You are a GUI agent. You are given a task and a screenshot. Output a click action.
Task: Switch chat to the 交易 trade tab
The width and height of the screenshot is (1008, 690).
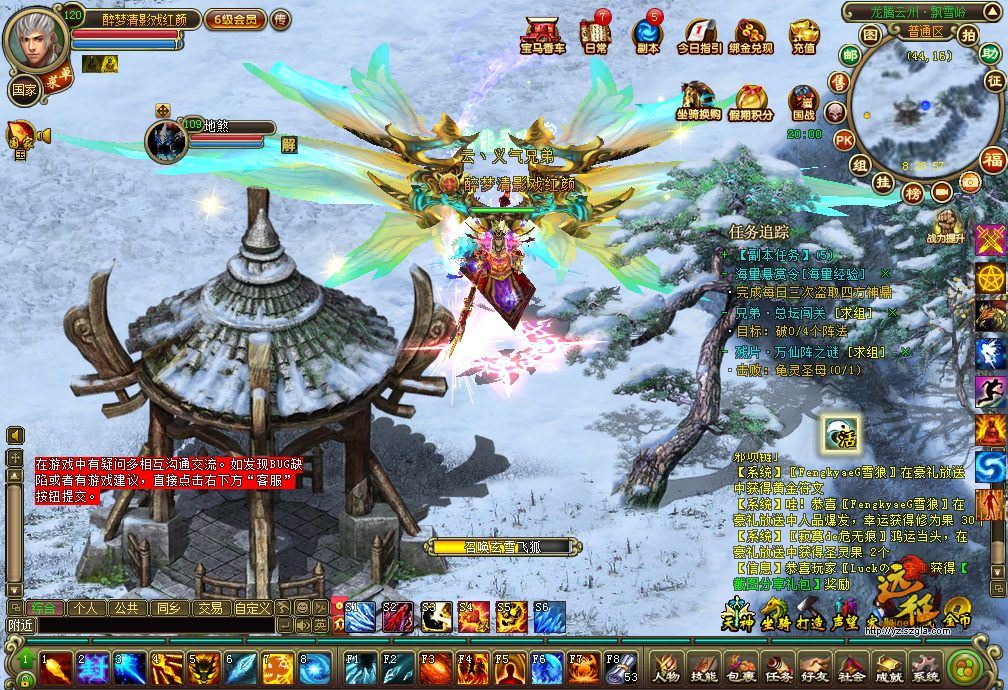click(209, 607)
